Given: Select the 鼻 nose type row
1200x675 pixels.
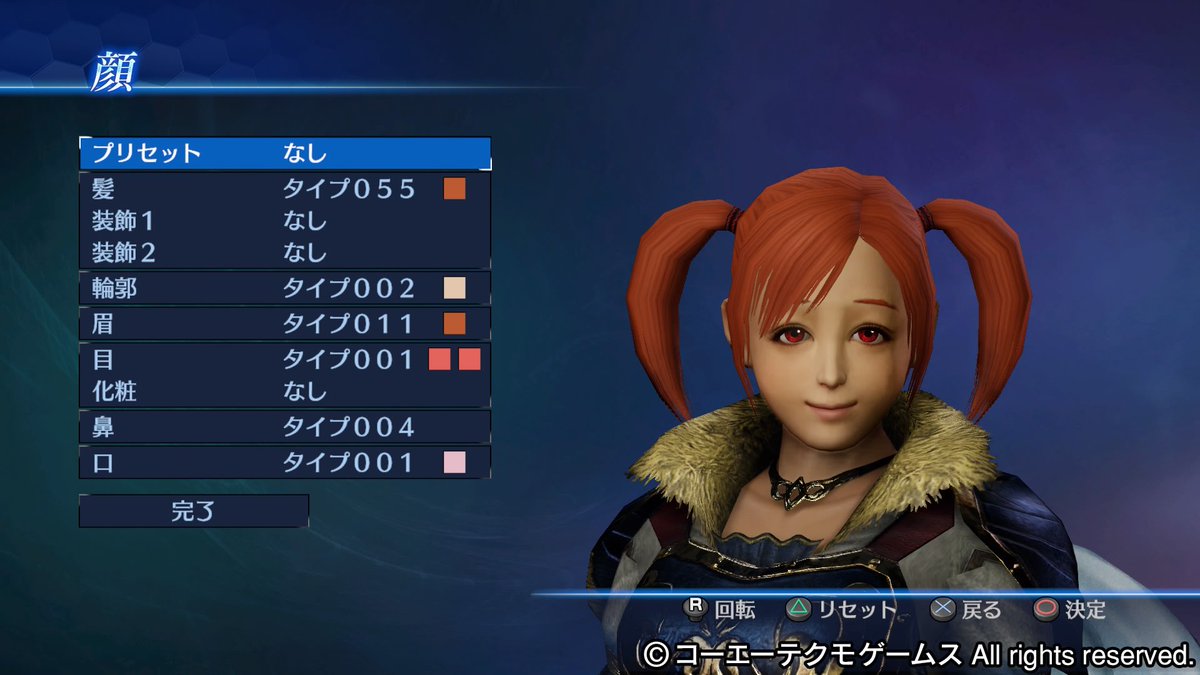Looking at the screenshot, I should pyautogui.click(x=284, y=427).
